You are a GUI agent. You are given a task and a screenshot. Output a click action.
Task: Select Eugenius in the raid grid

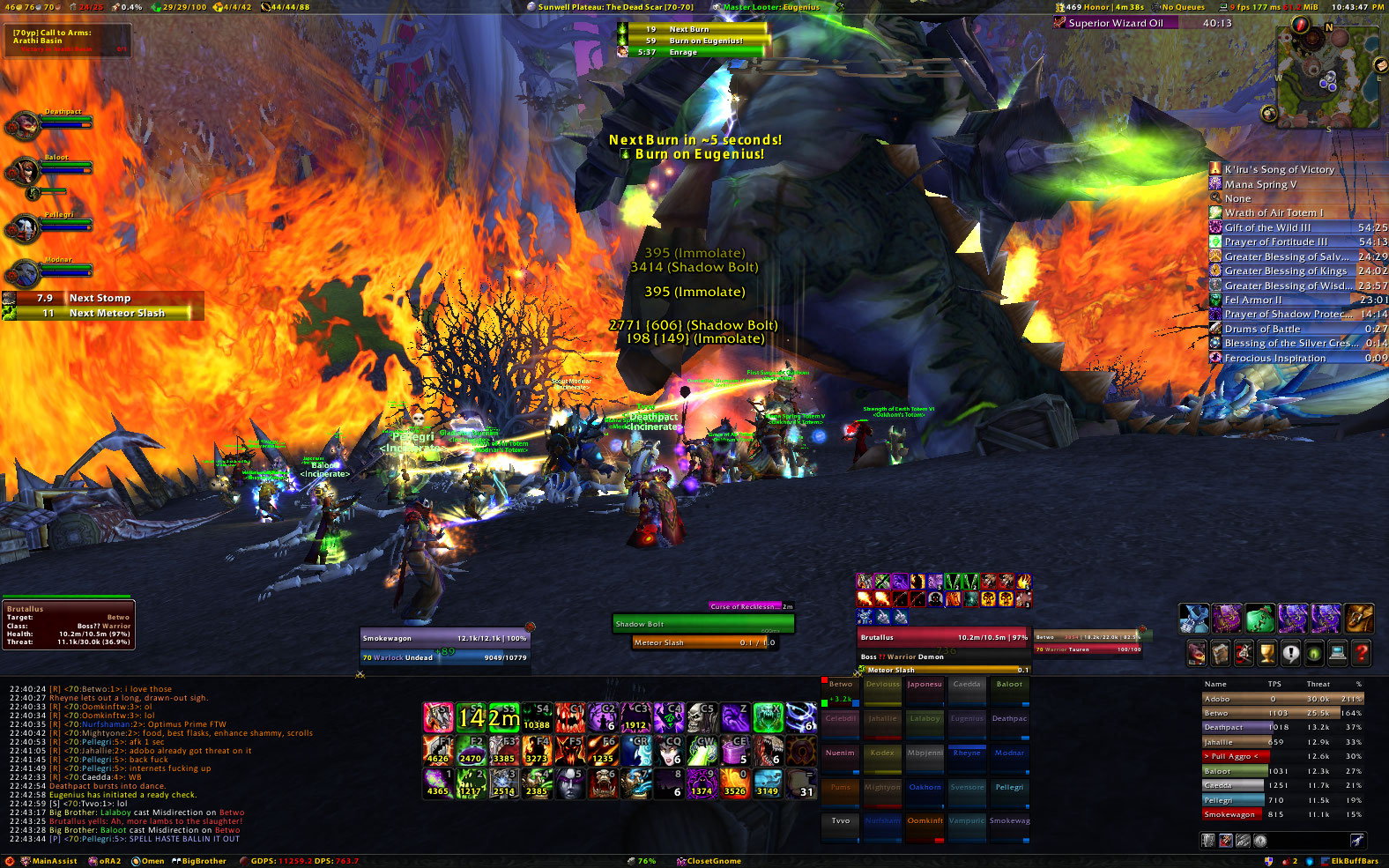tap(967, 718)
